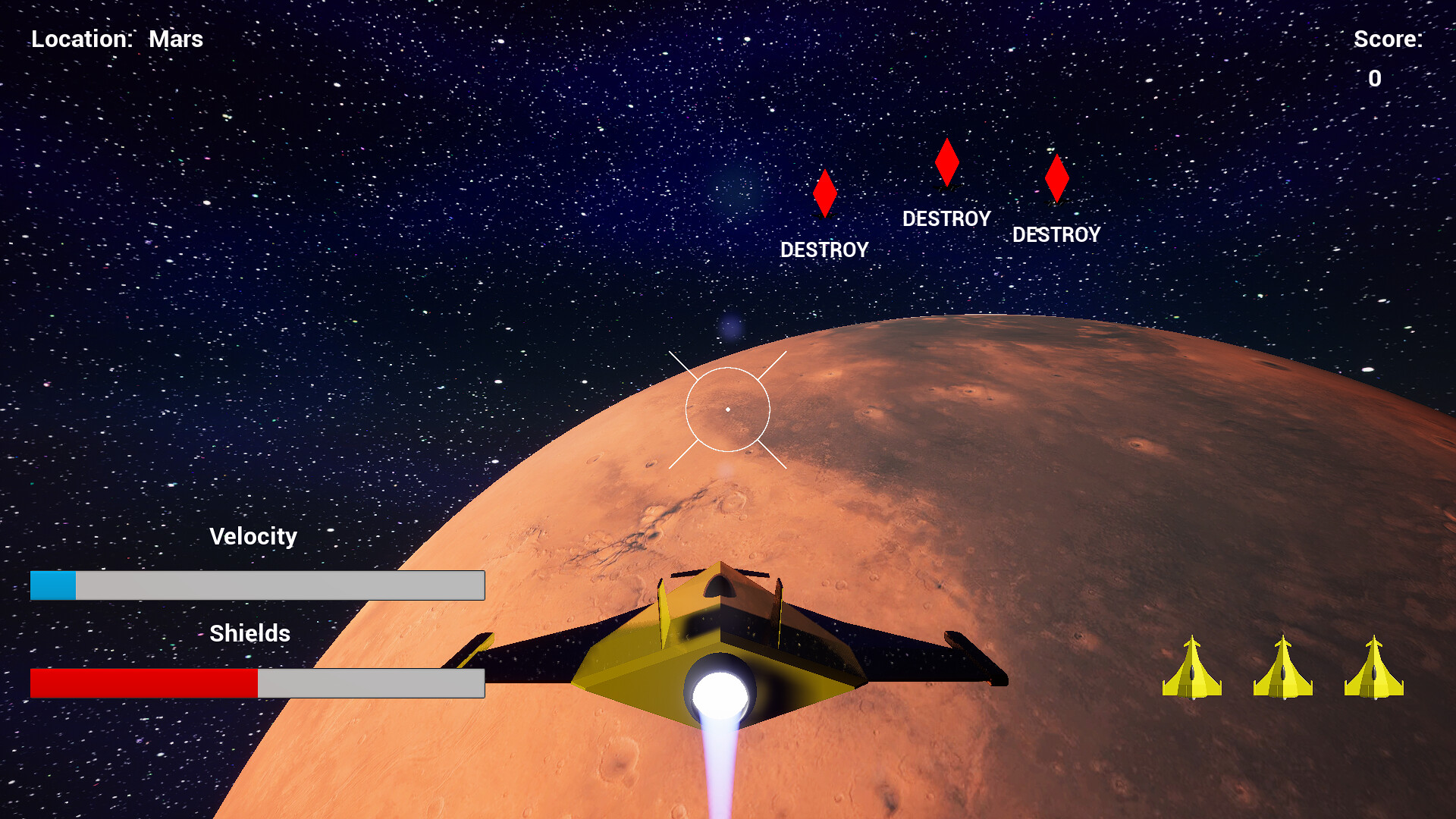Click the ship's engine thruster glow
1456x819 pixels.
pyautogui.click(x=719, y=690)
